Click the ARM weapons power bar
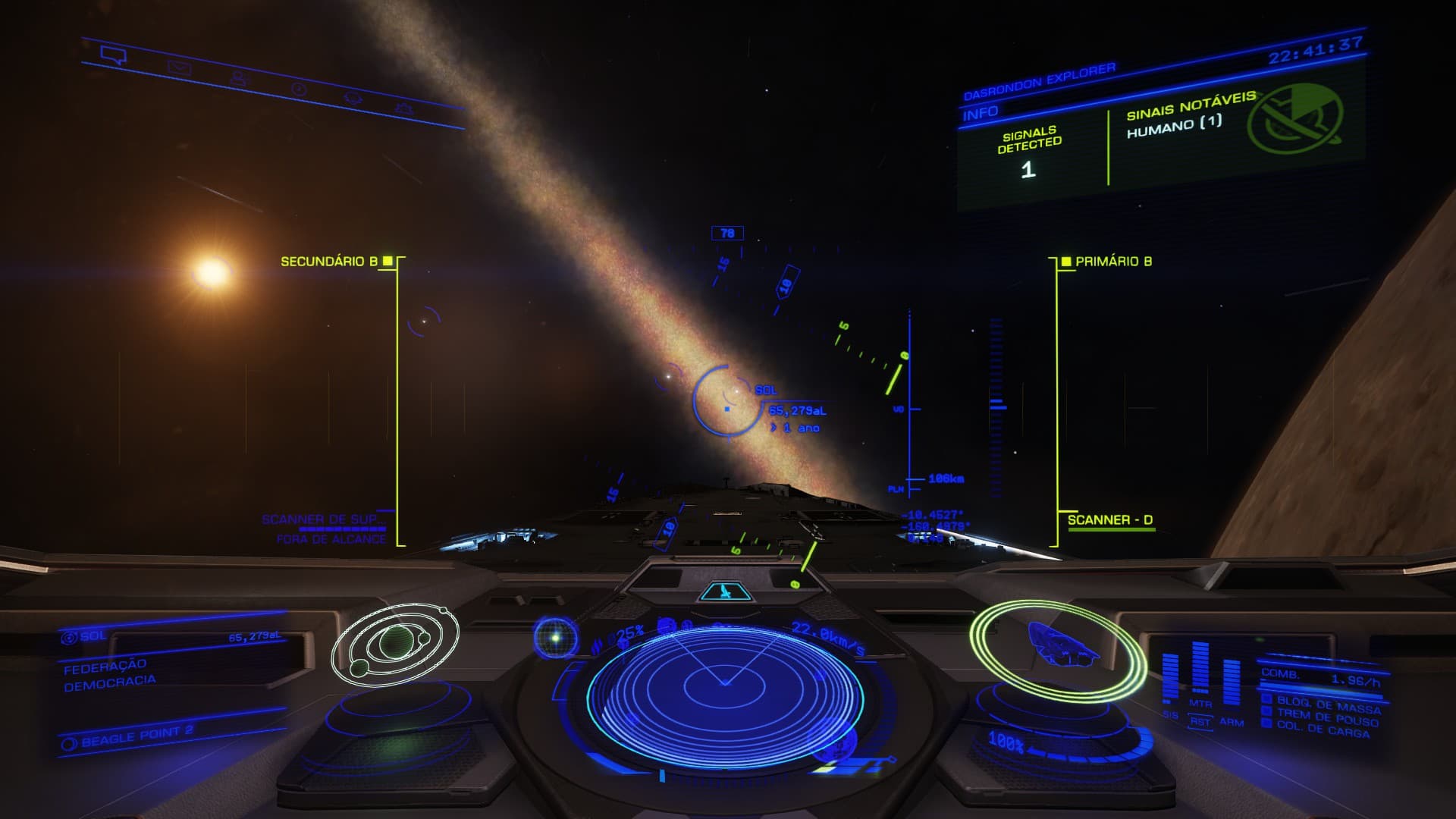This screenshot has width=1456, height=819. click(1231, 685)
